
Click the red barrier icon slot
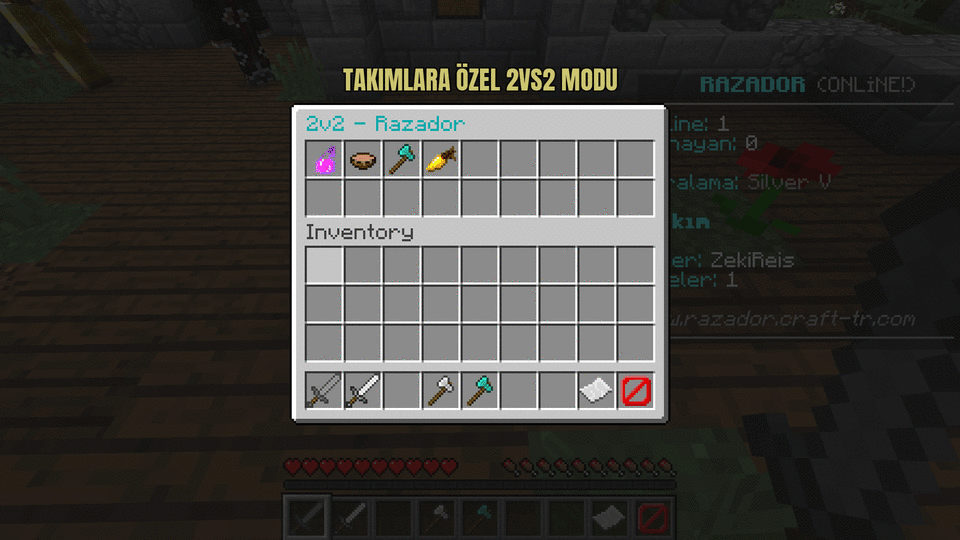click(636, 390)
